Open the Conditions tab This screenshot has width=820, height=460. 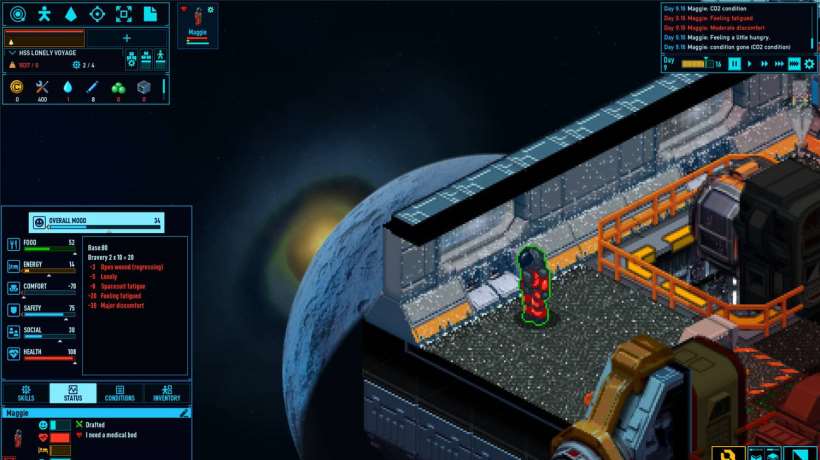(x=120, y=393)
